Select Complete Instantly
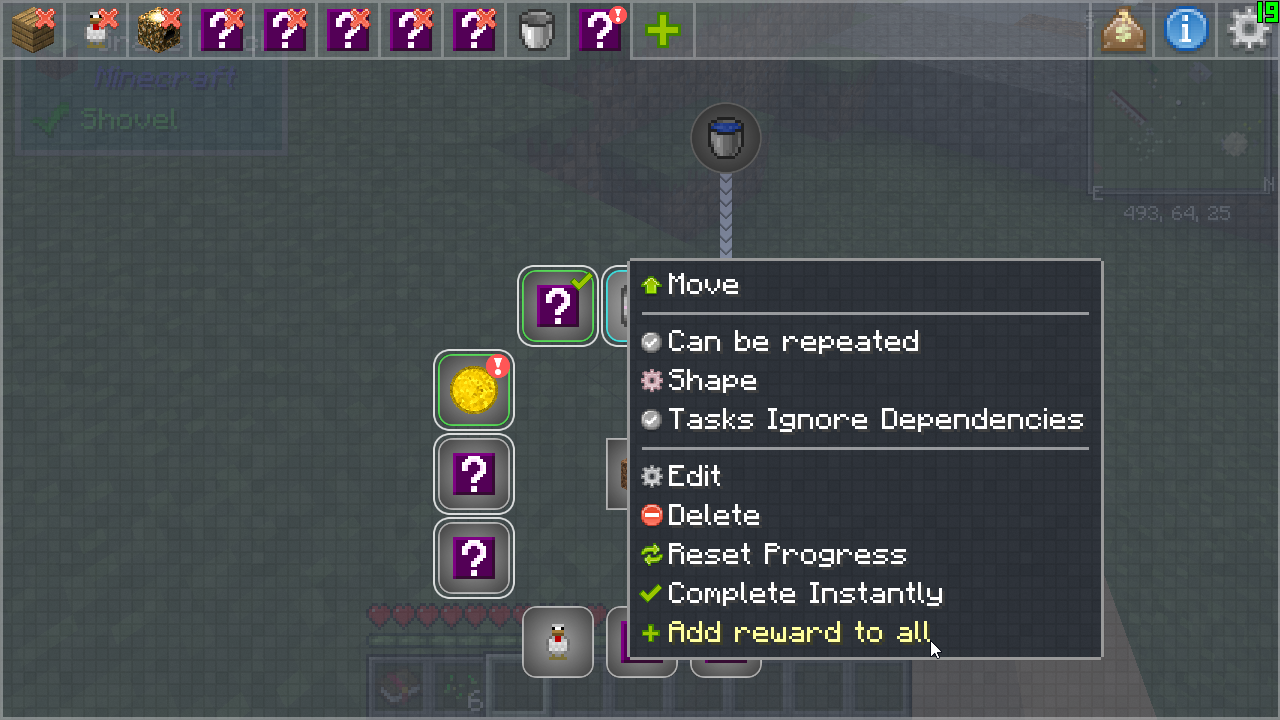Image resolution: width=1280 pixels, height=720 pixels. point(804,593)
